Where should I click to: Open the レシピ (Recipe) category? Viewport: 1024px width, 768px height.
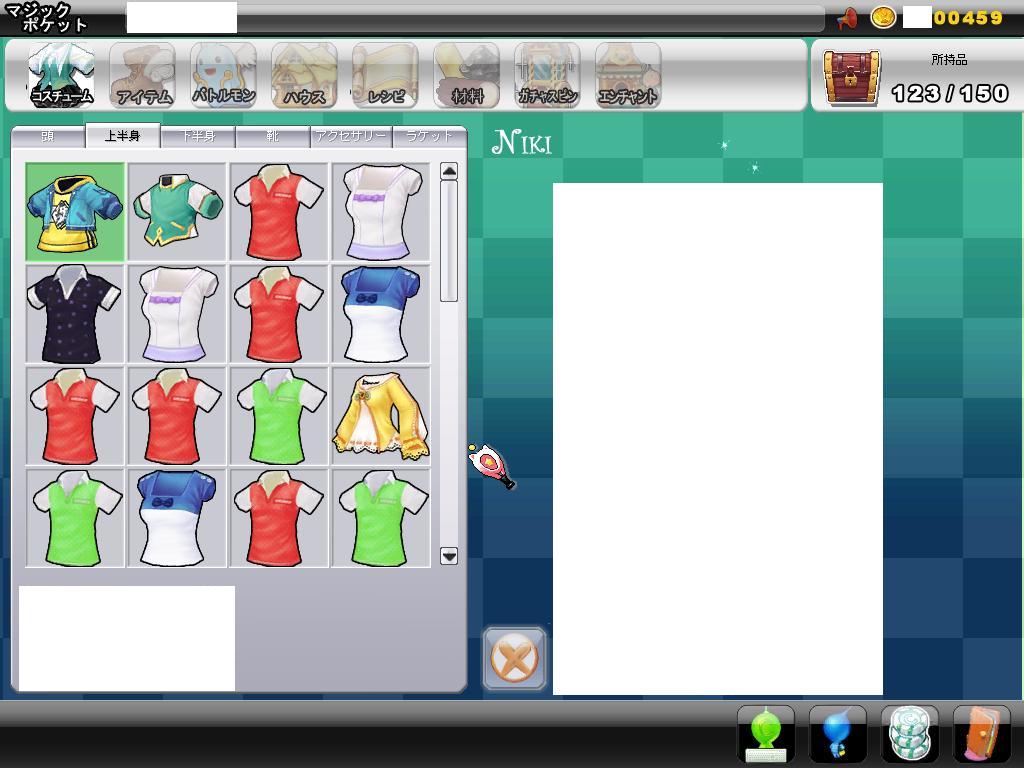385,75
